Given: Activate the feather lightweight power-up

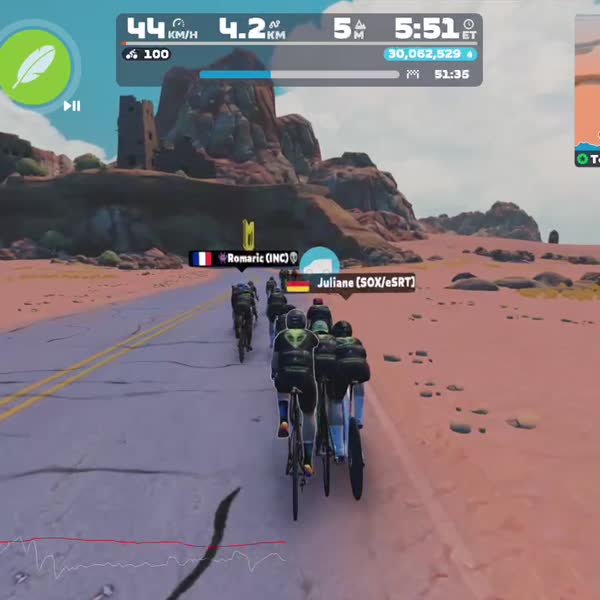Looking at the screenshot, I should [38, 66].
